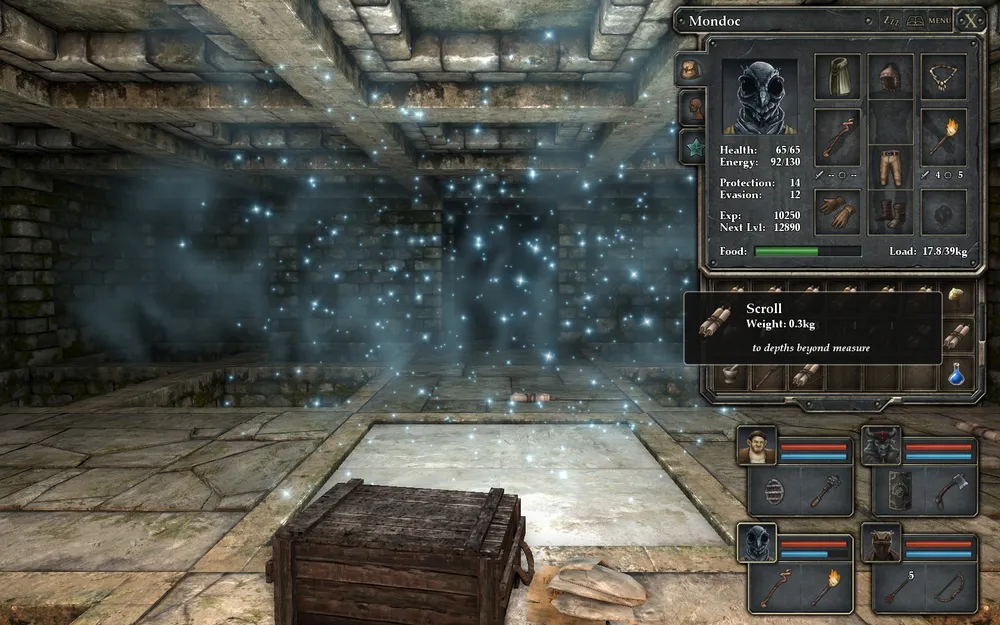Pick the blue potion flask in inventory
The height and width of the screenshot is (625, 1000).
click(x=957, y=374)
